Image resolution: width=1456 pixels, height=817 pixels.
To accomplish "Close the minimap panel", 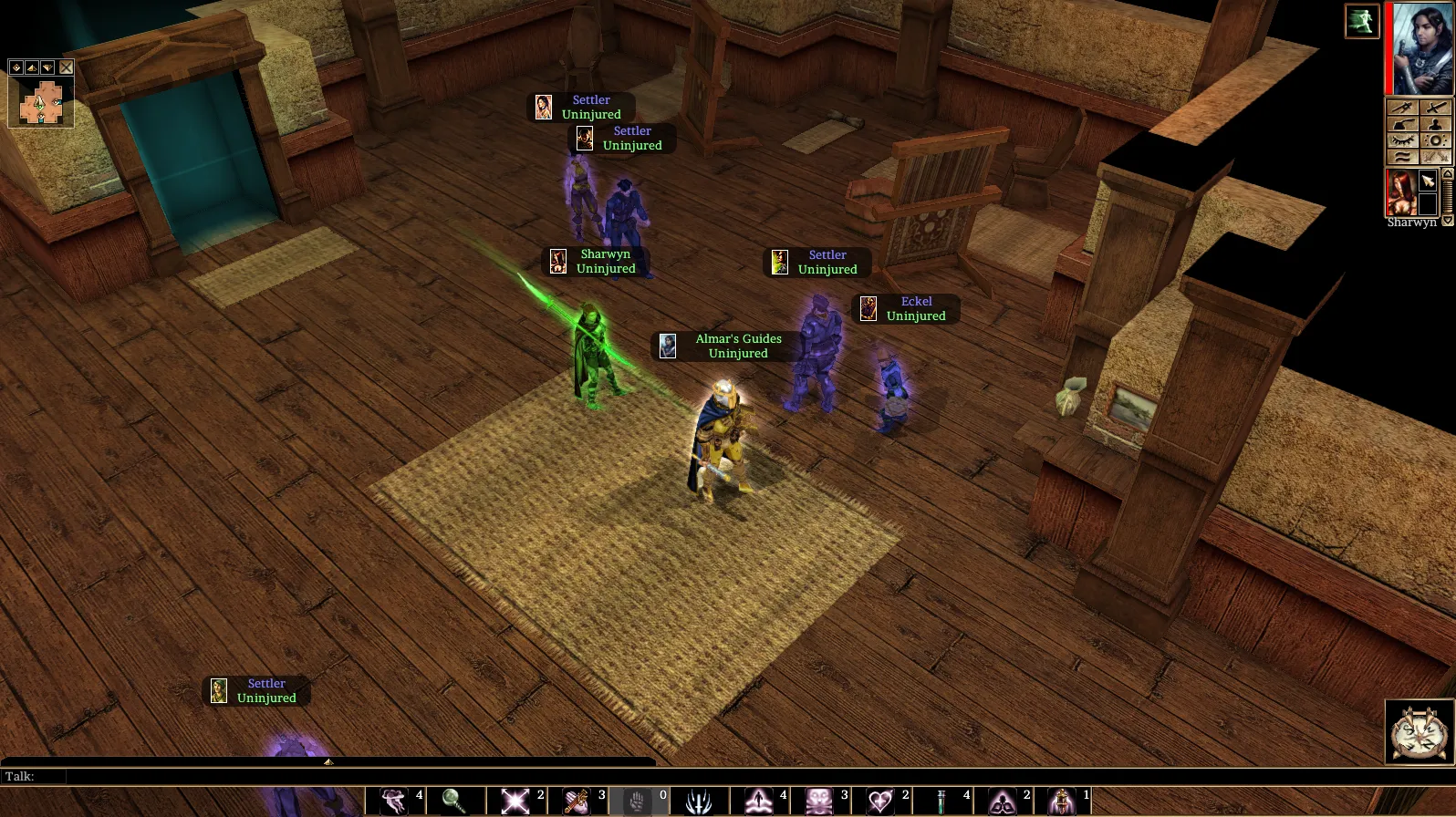I will pos(66,67).
